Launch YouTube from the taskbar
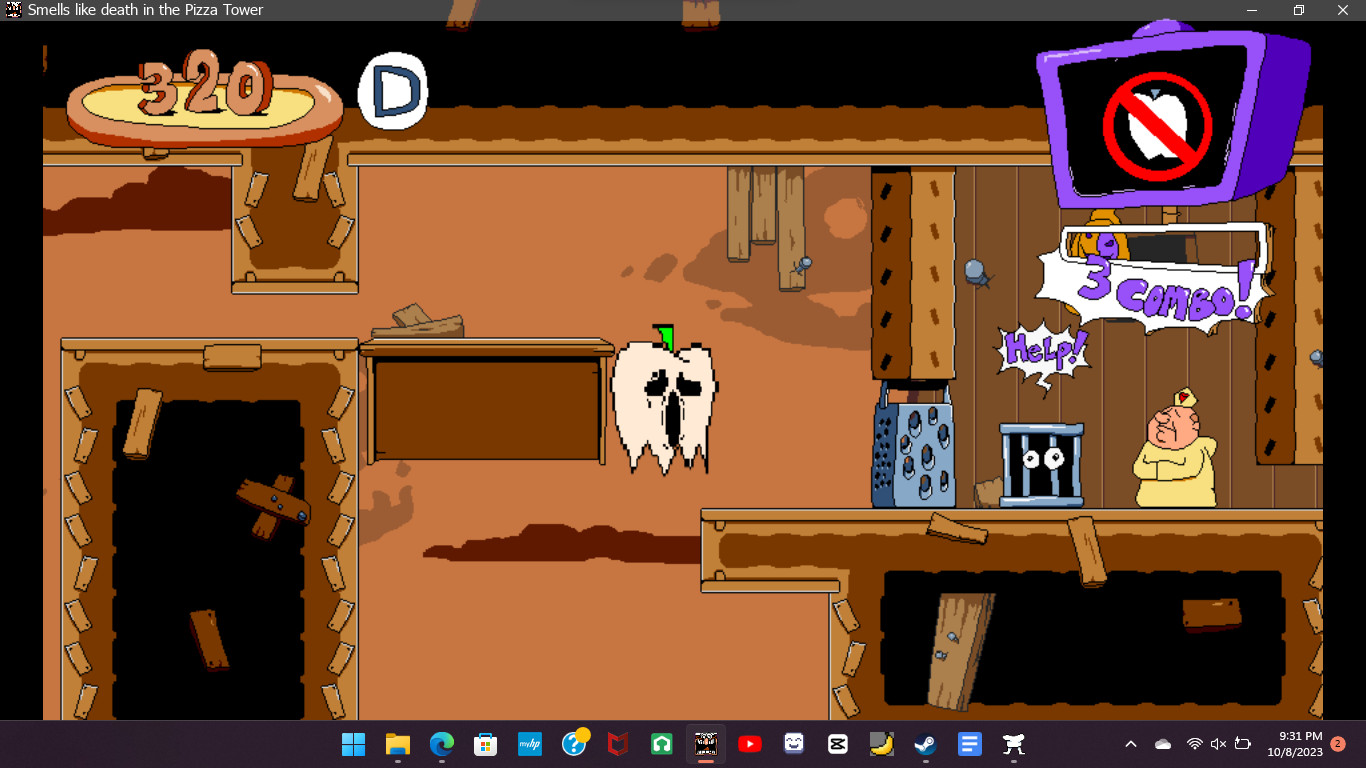 (x=749, y=744)
